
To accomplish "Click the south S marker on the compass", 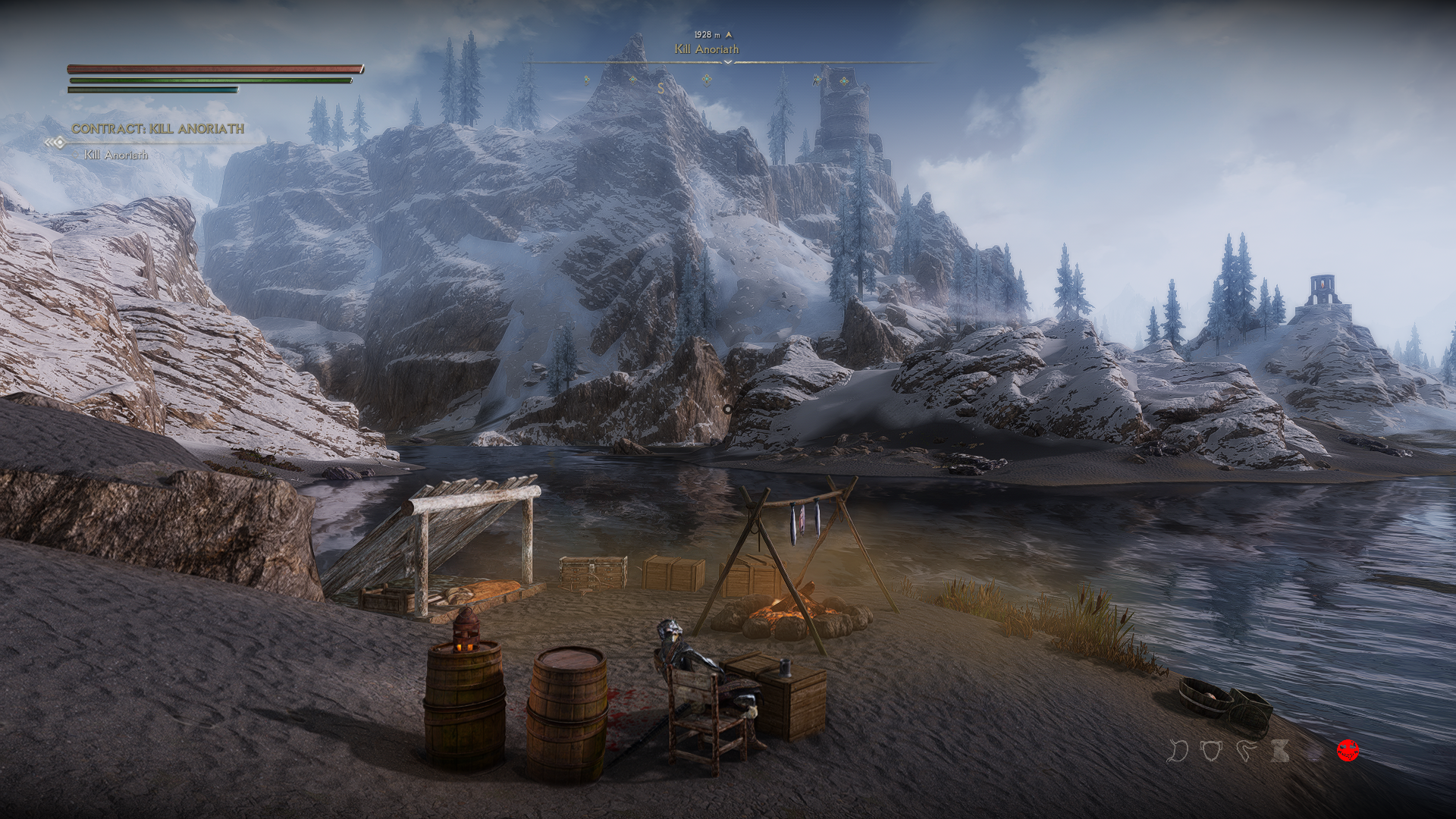I will (661, 89).
